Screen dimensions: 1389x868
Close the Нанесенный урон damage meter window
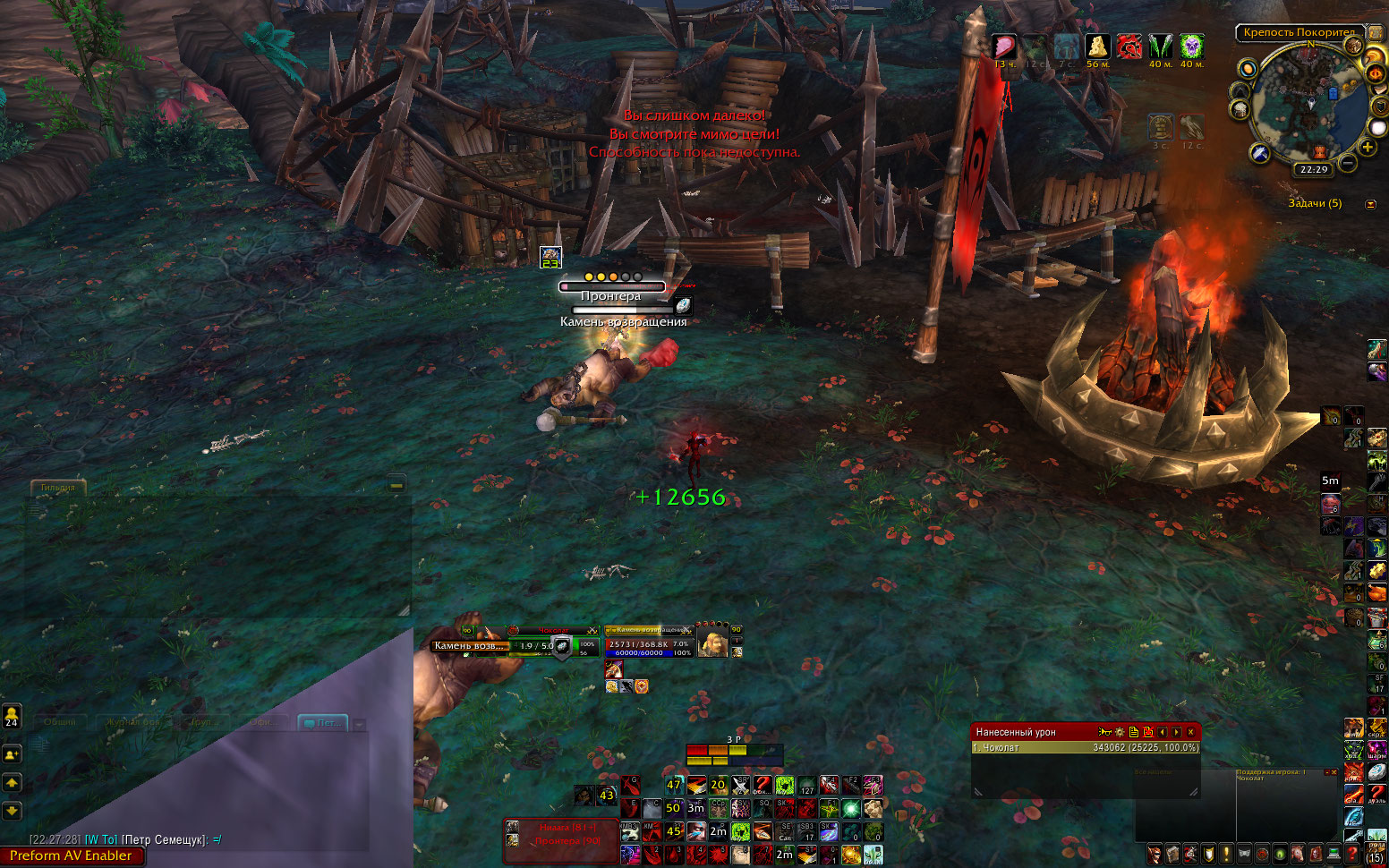(1190, 732)
